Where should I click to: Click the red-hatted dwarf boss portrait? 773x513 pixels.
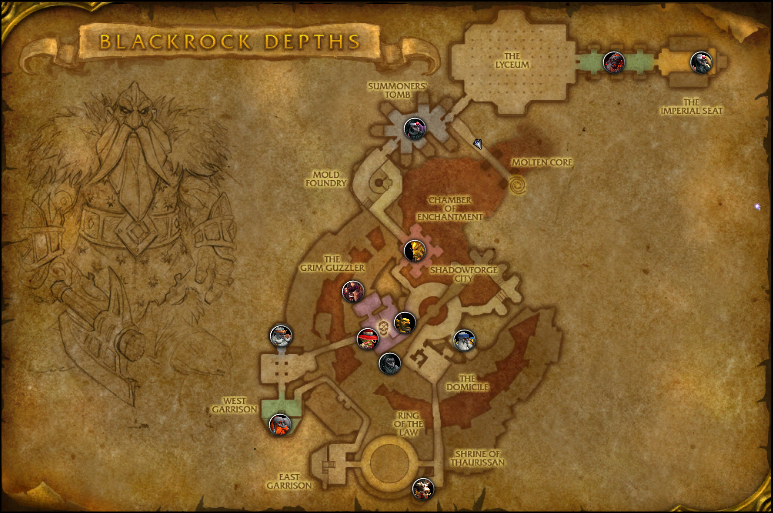(368, 339)
